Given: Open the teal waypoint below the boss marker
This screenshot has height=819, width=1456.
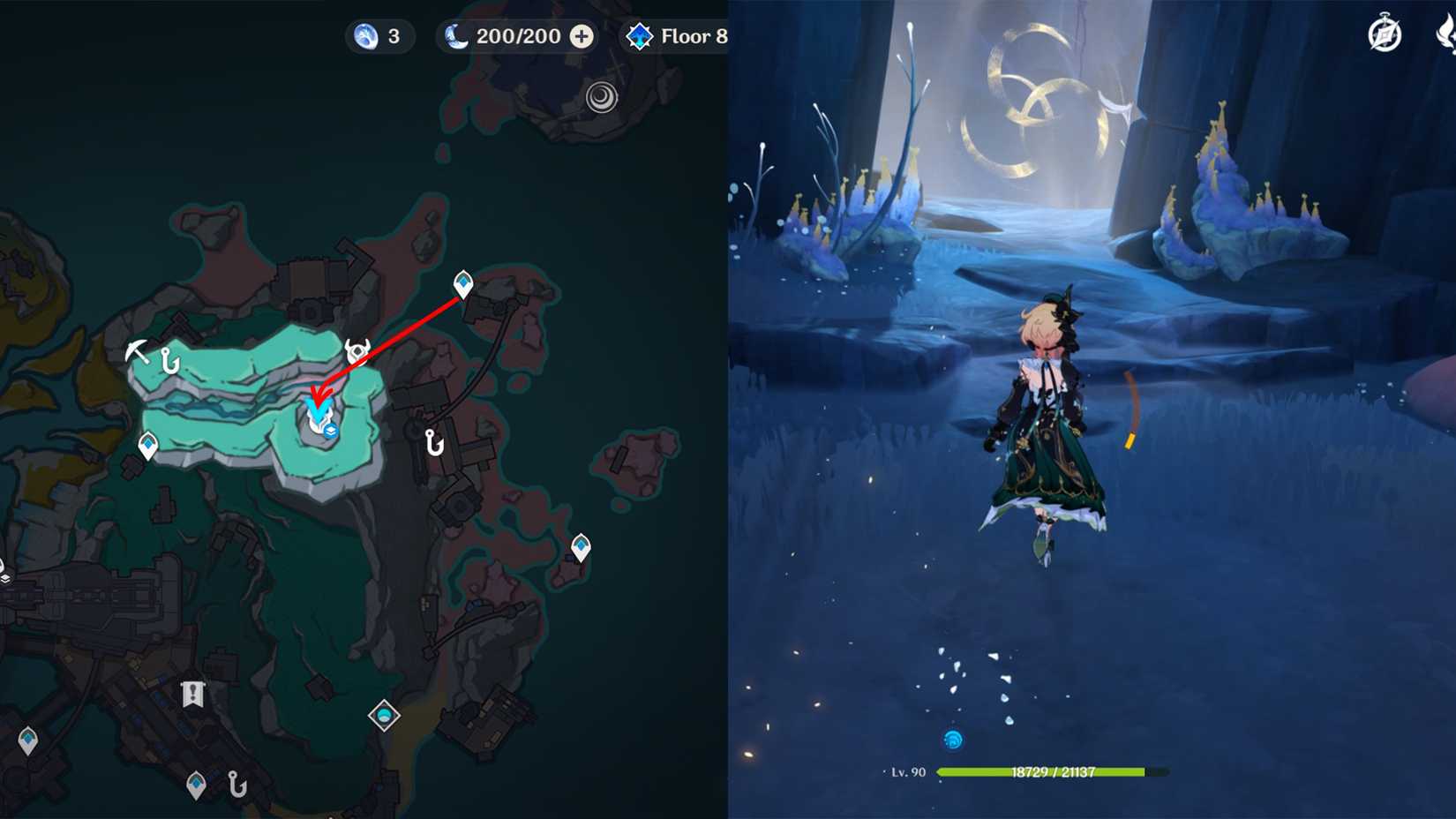Looking at the screenshot, I should click(x=580, y=545).
